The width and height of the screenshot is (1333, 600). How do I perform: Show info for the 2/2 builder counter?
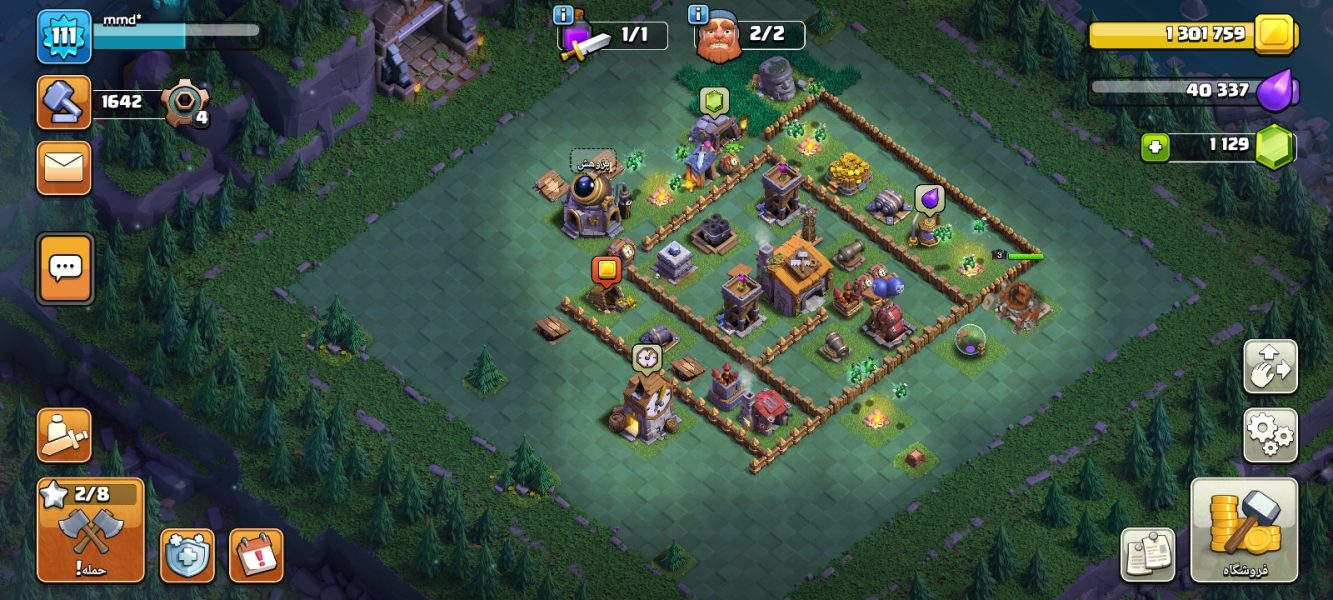click(697, 15)
